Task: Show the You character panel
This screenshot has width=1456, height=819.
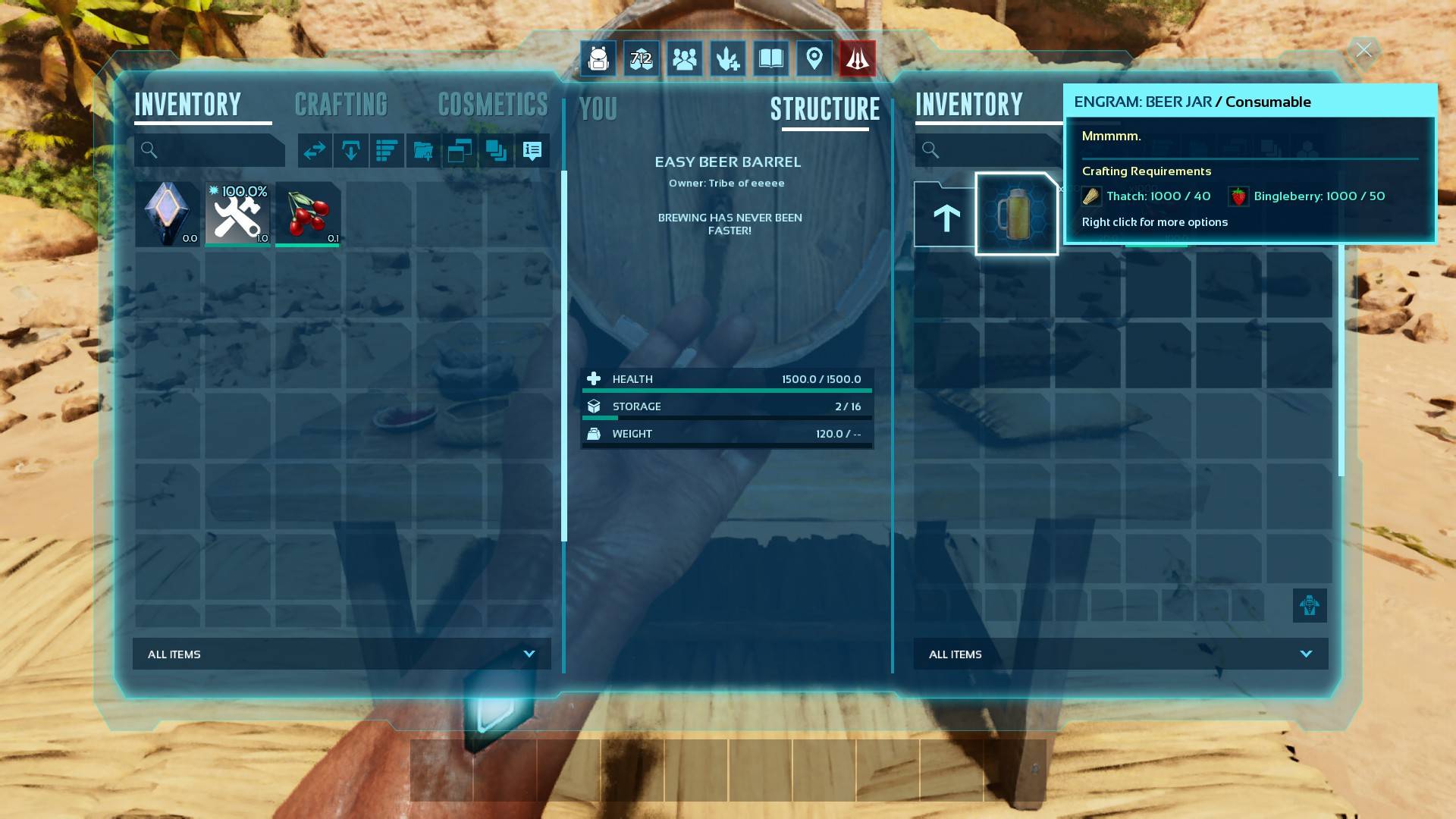Action: click(598, 109)
